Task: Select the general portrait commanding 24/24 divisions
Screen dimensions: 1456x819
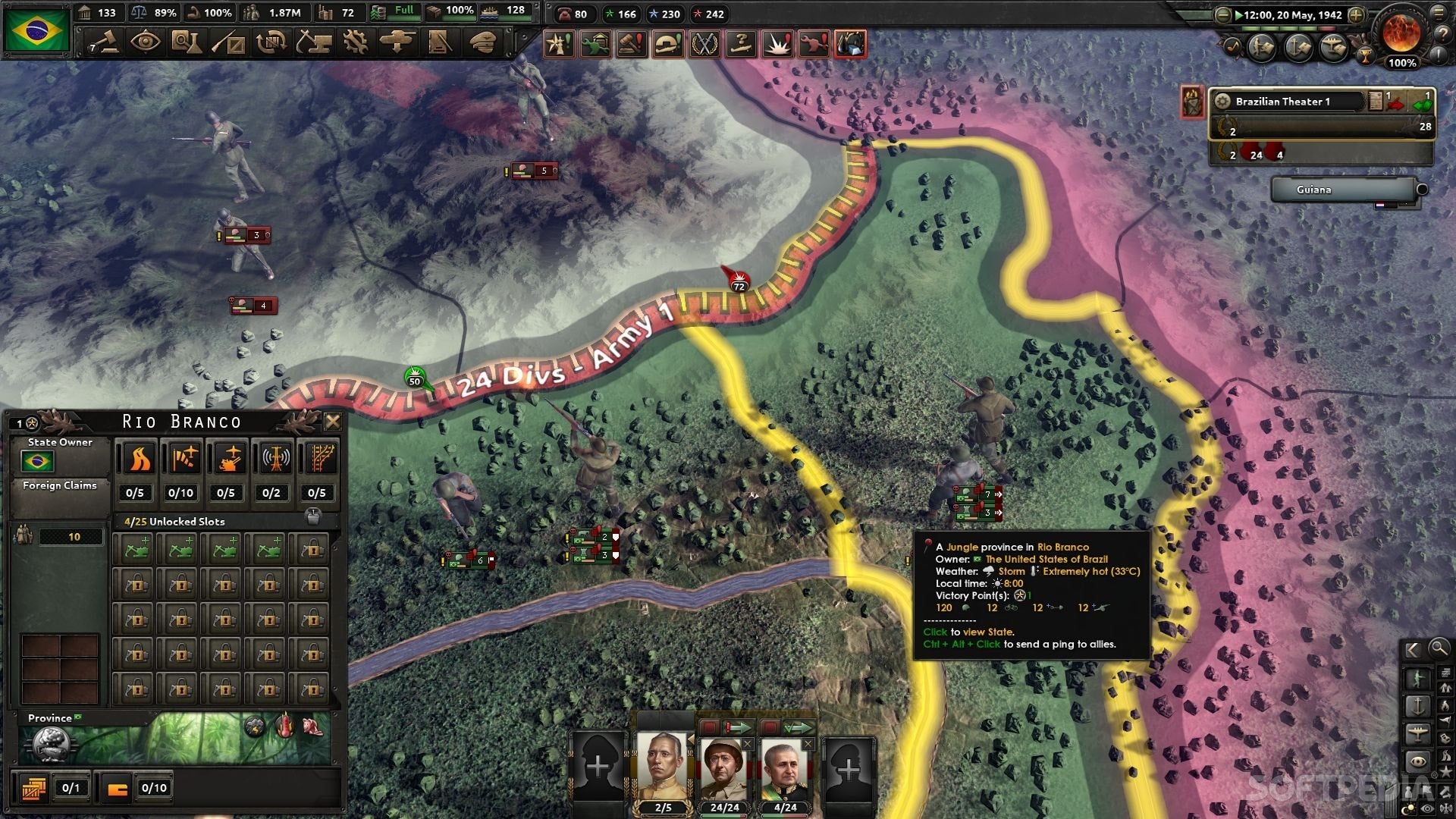Action: [x=724, y=766]
